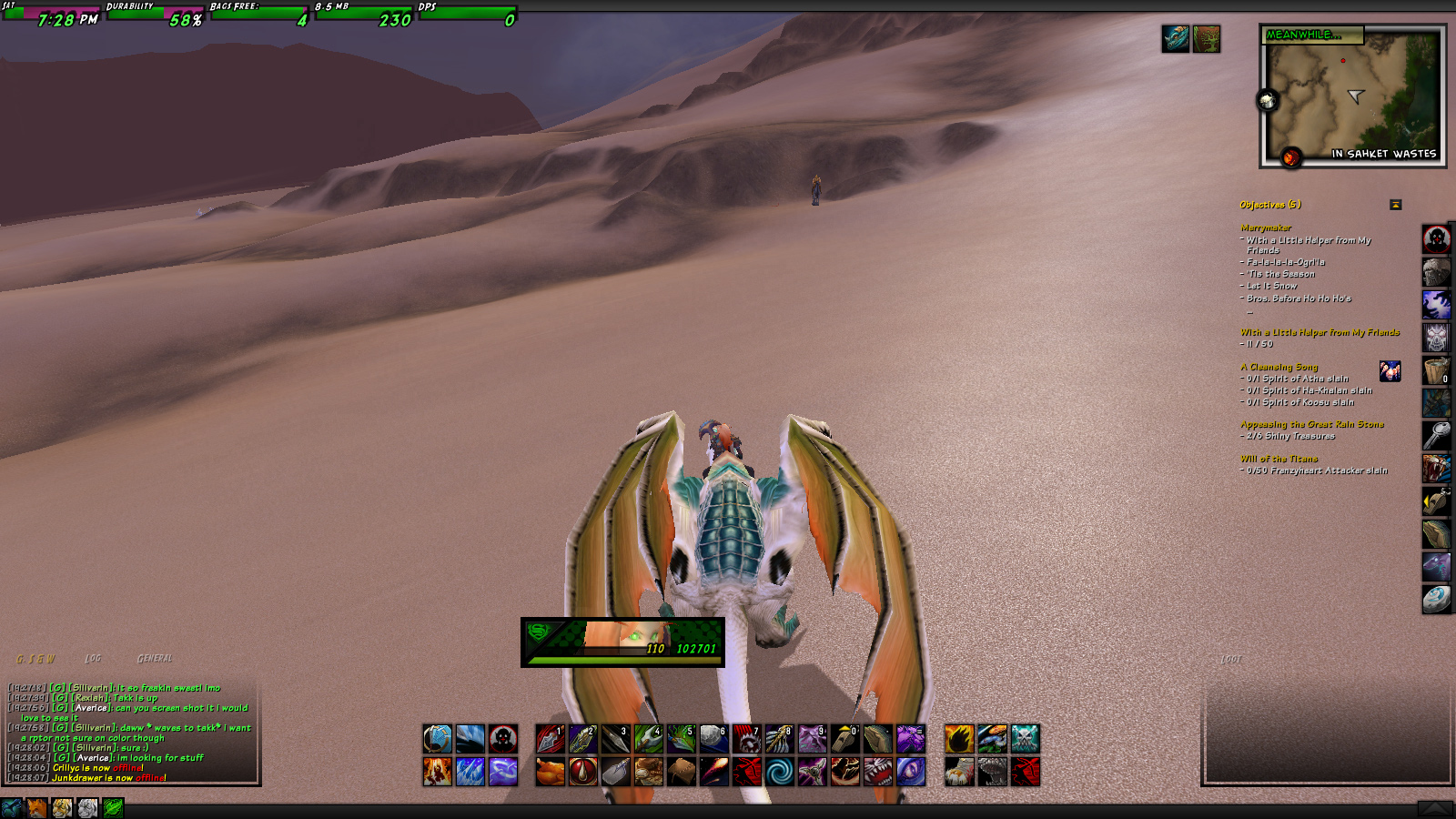Select the G, S & W chat tab
1456x819 pixels.
point(35,659)
